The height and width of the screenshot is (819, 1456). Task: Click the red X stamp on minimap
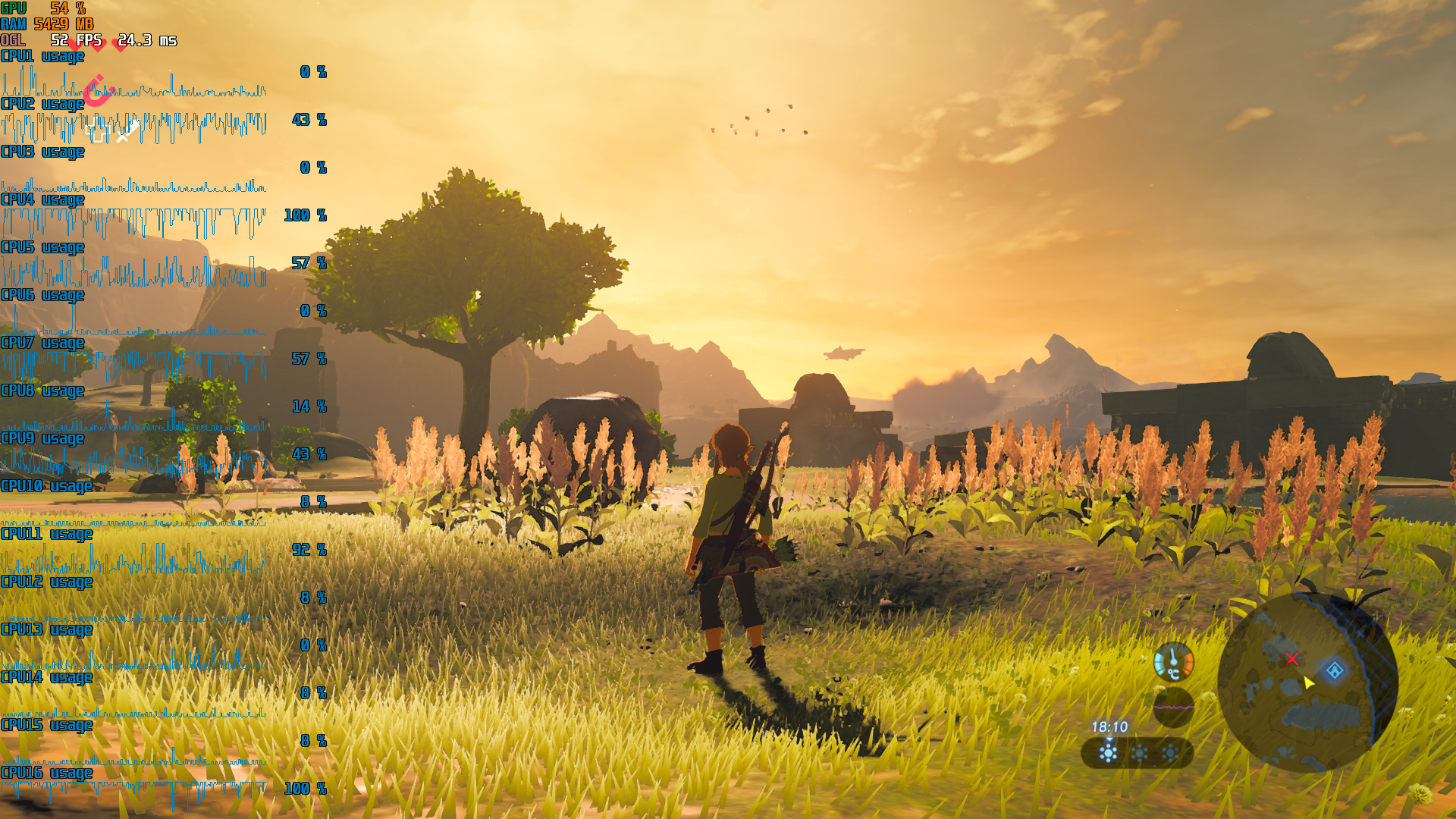1292,660
